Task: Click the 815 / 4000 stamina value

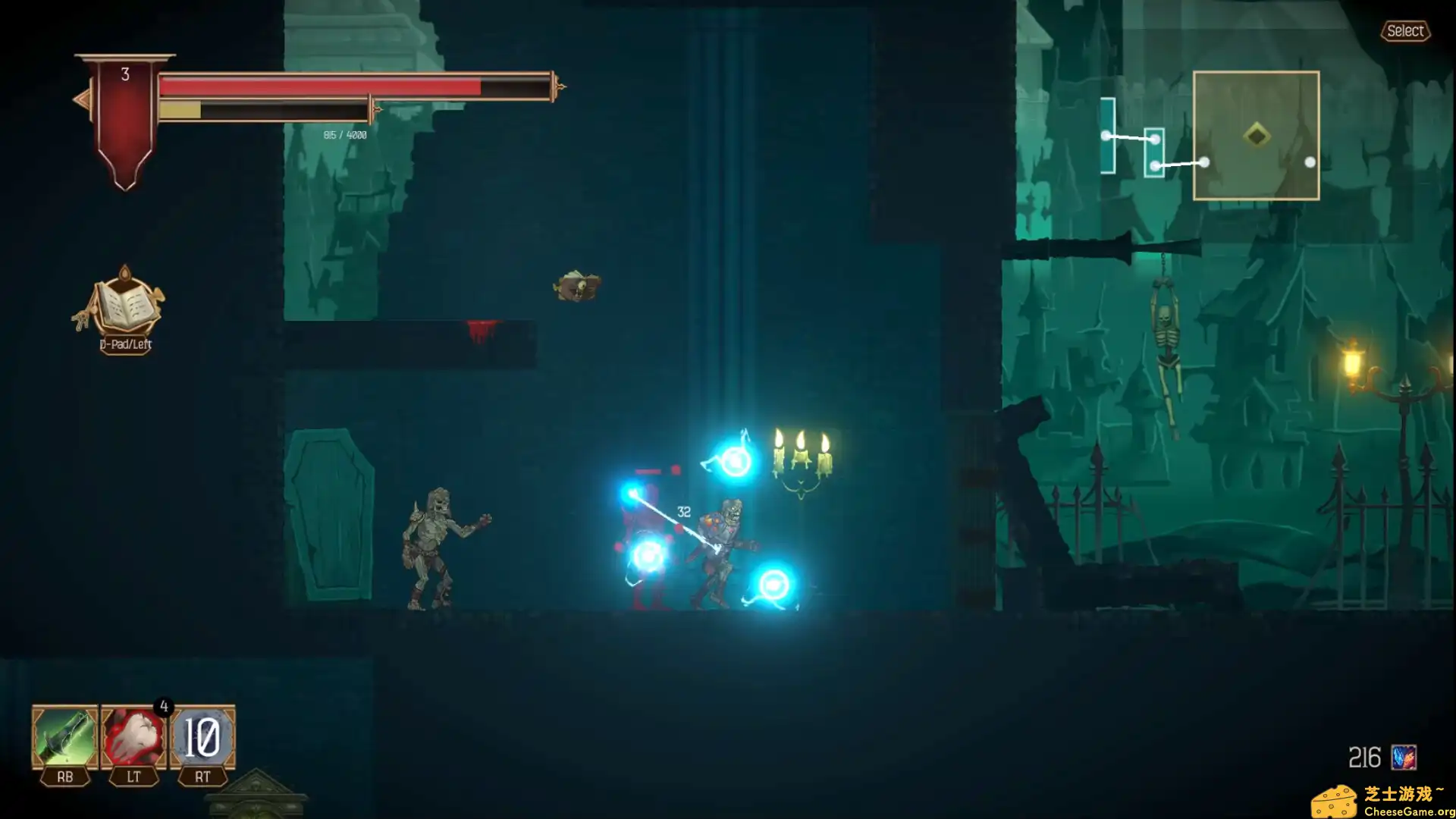Action: (344, 136)
